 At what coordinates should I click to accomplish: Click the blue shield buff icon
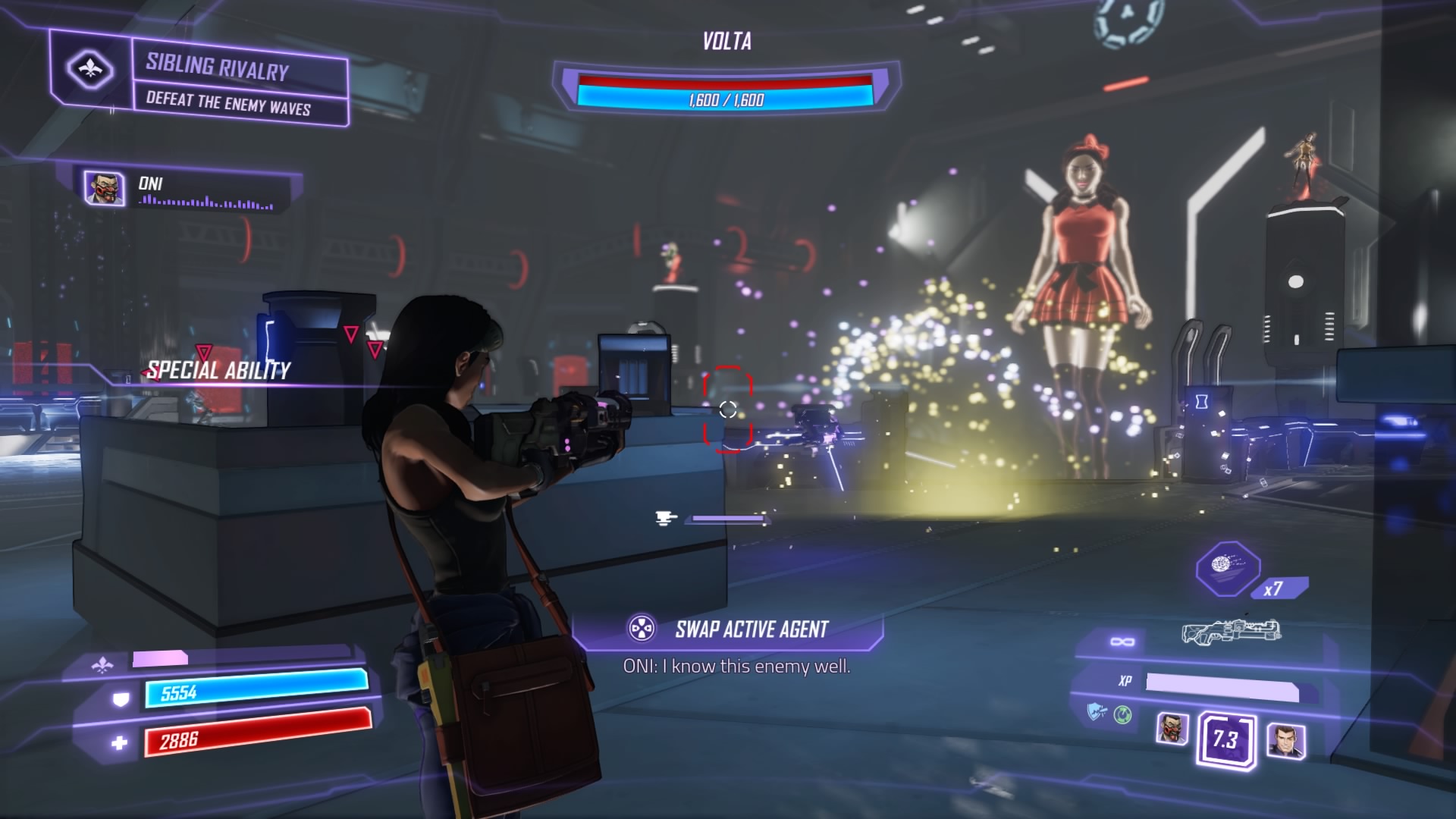click(1096, 712)
